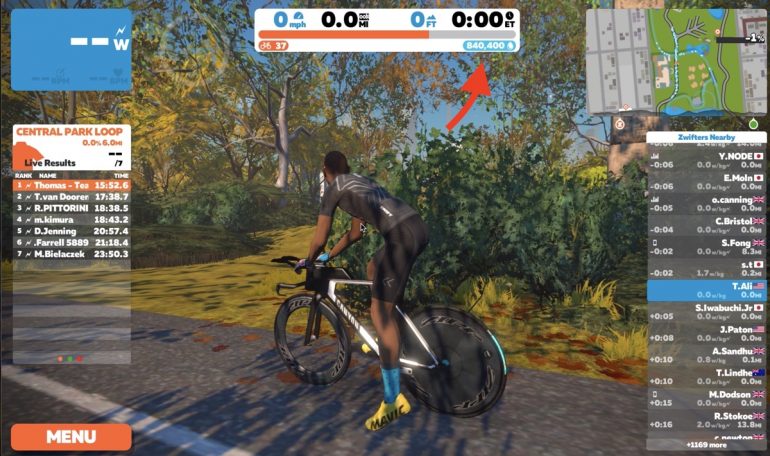770x456 pixels.
Task: Select rider T.Lindhe in the list
Action: click(707, 377)
